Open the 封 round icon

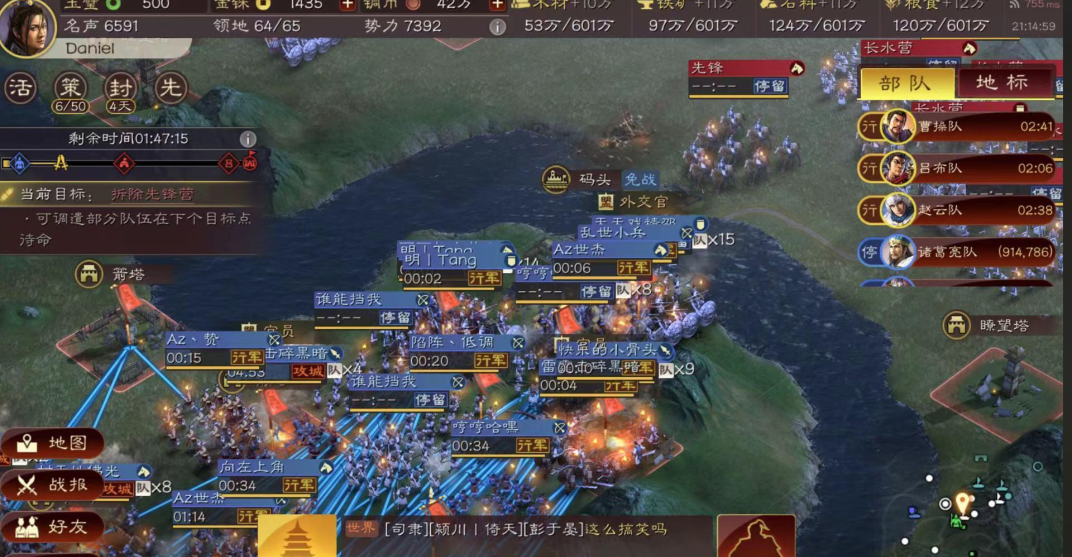(121, 88)
